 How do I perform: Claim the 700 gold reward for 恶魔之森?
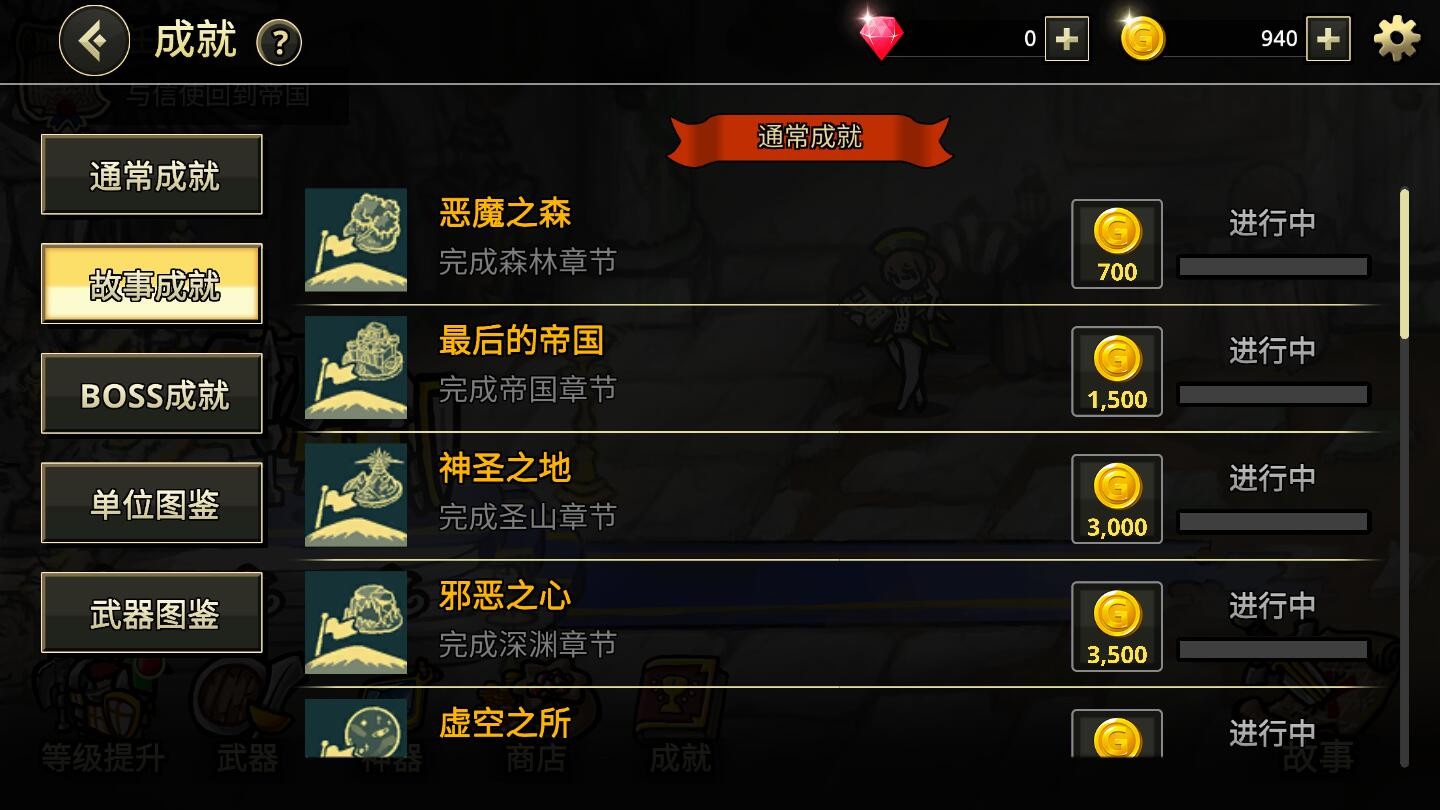tap(1116, 243)
